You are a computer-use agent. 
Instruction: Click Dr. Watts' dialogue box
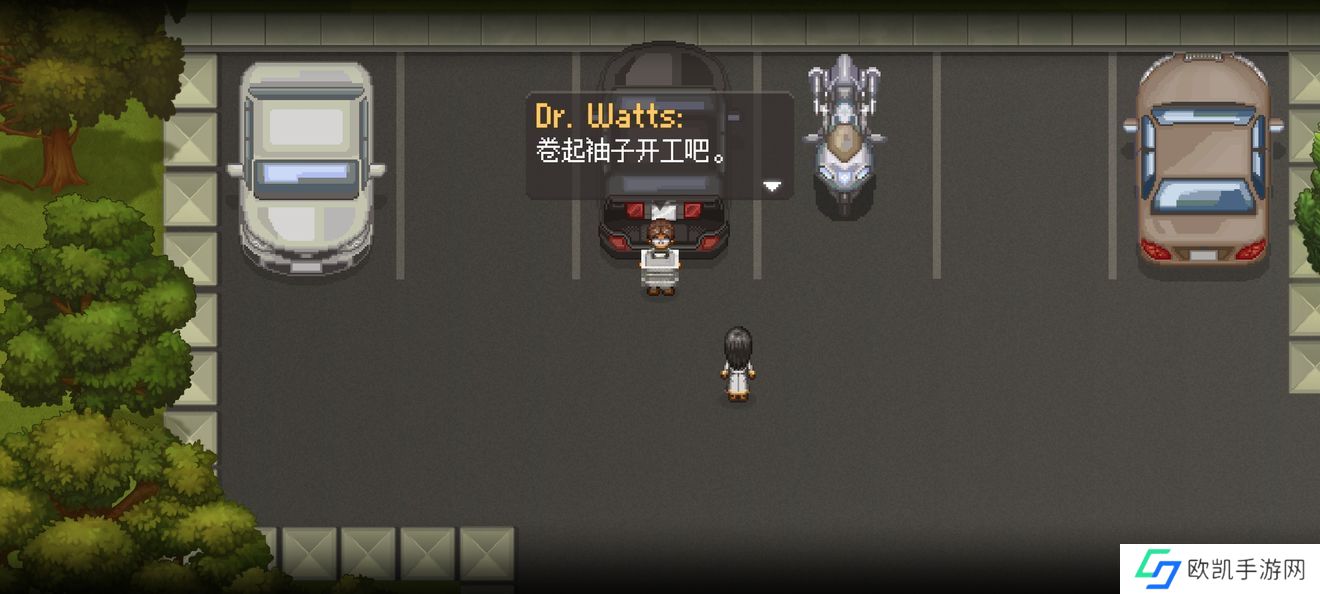(659, 146)
